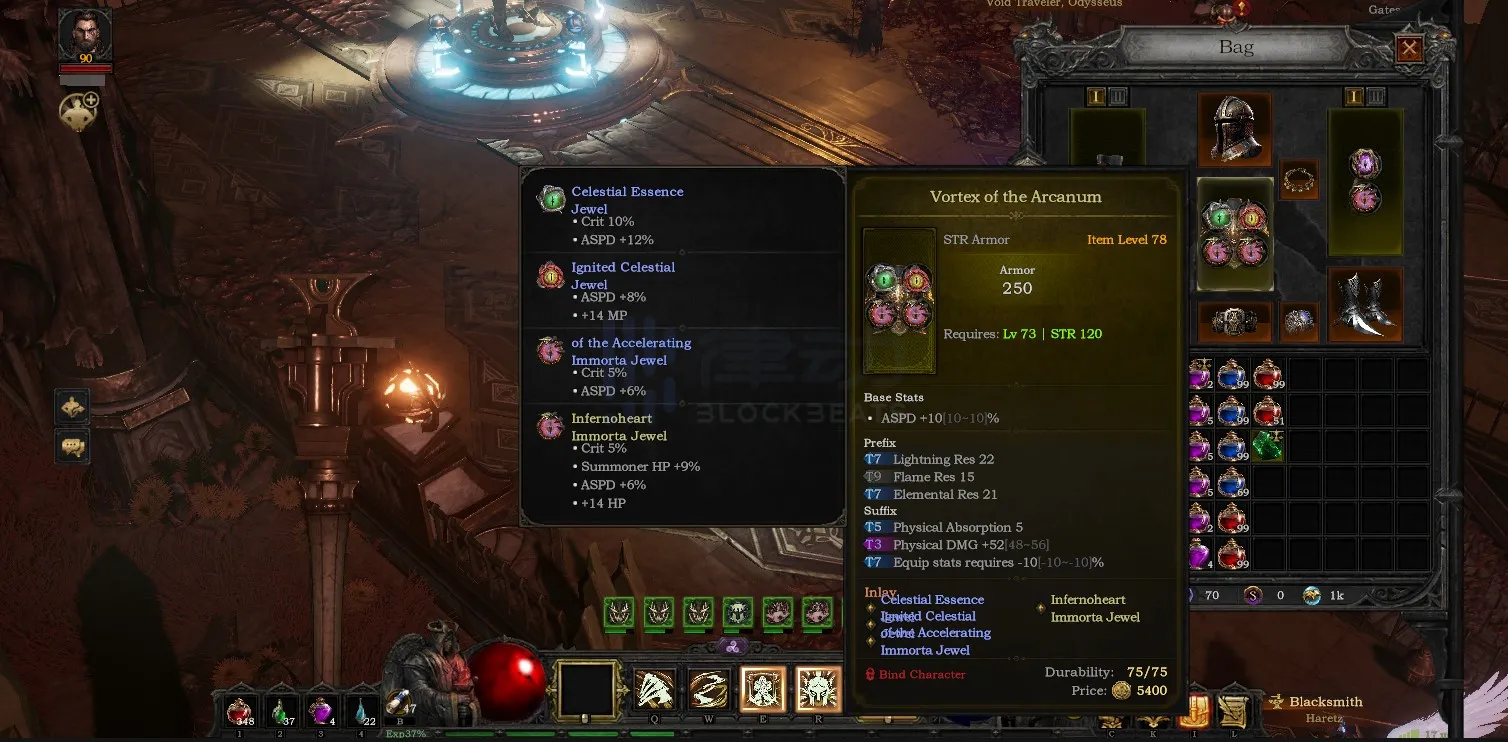The height and width of the screenshot is (742, 1508).
Task: Use the green potion on the hotbar
Action: pyautogui.click(x=281, y=711)
